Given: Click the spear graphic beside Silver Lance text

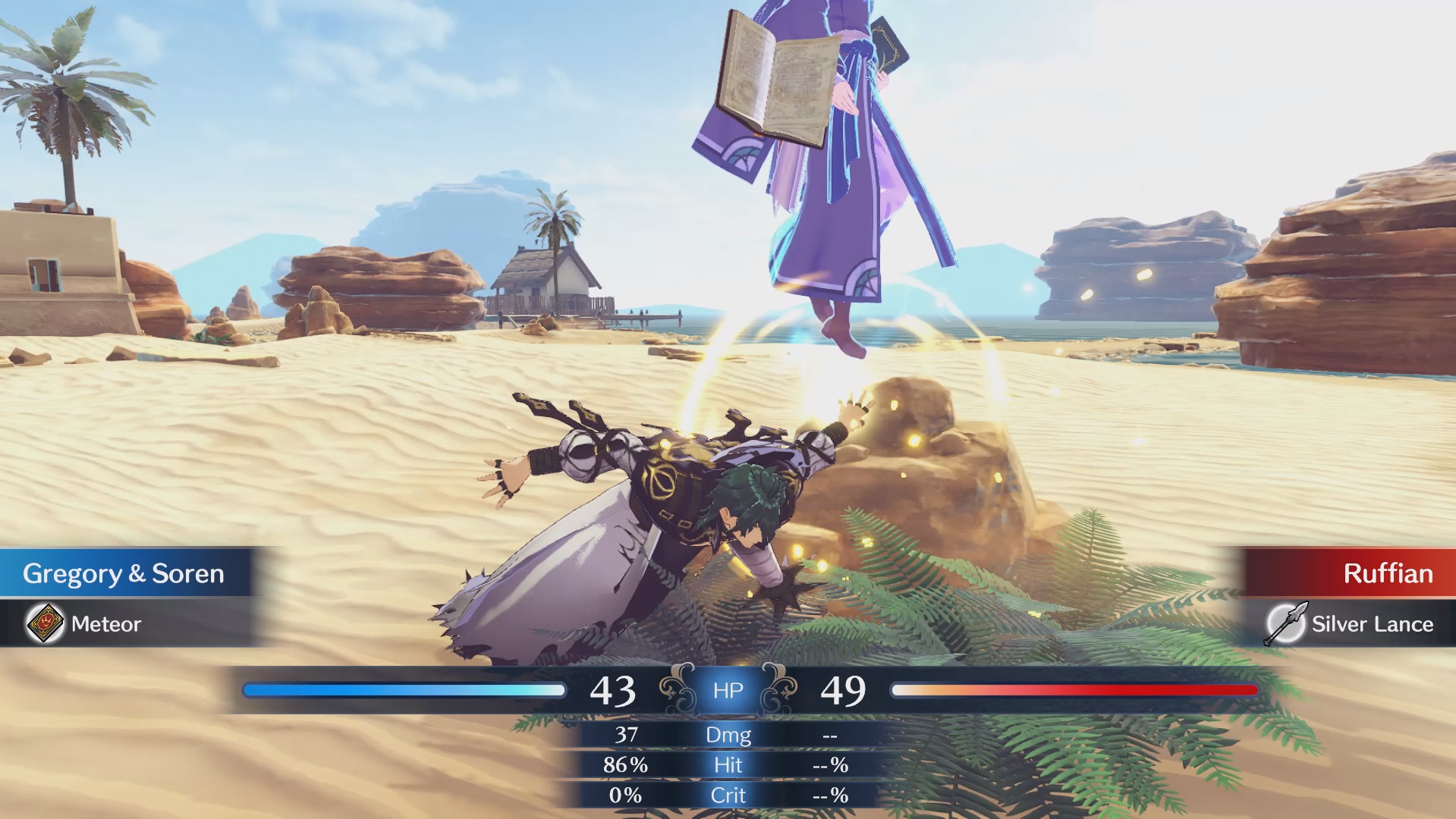Looking at the screenshot, I should pos(1288,624).
